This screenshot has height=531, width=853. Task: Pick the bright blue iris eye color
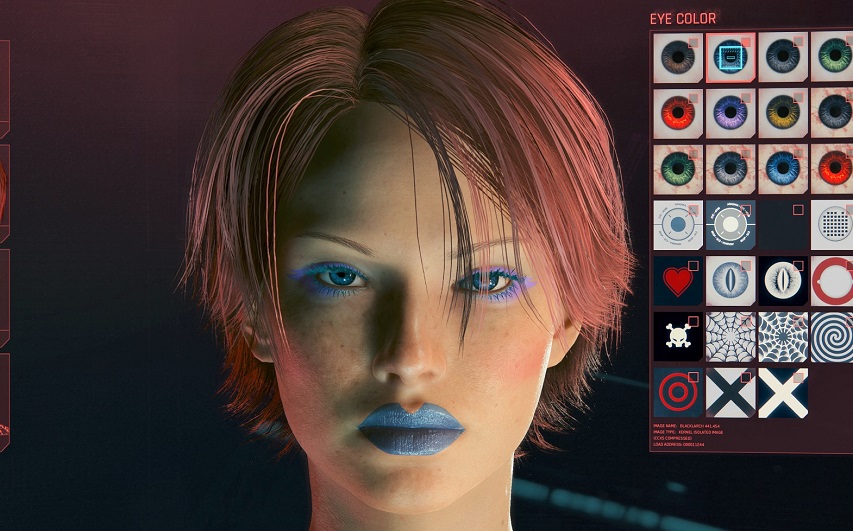(783, 169)
